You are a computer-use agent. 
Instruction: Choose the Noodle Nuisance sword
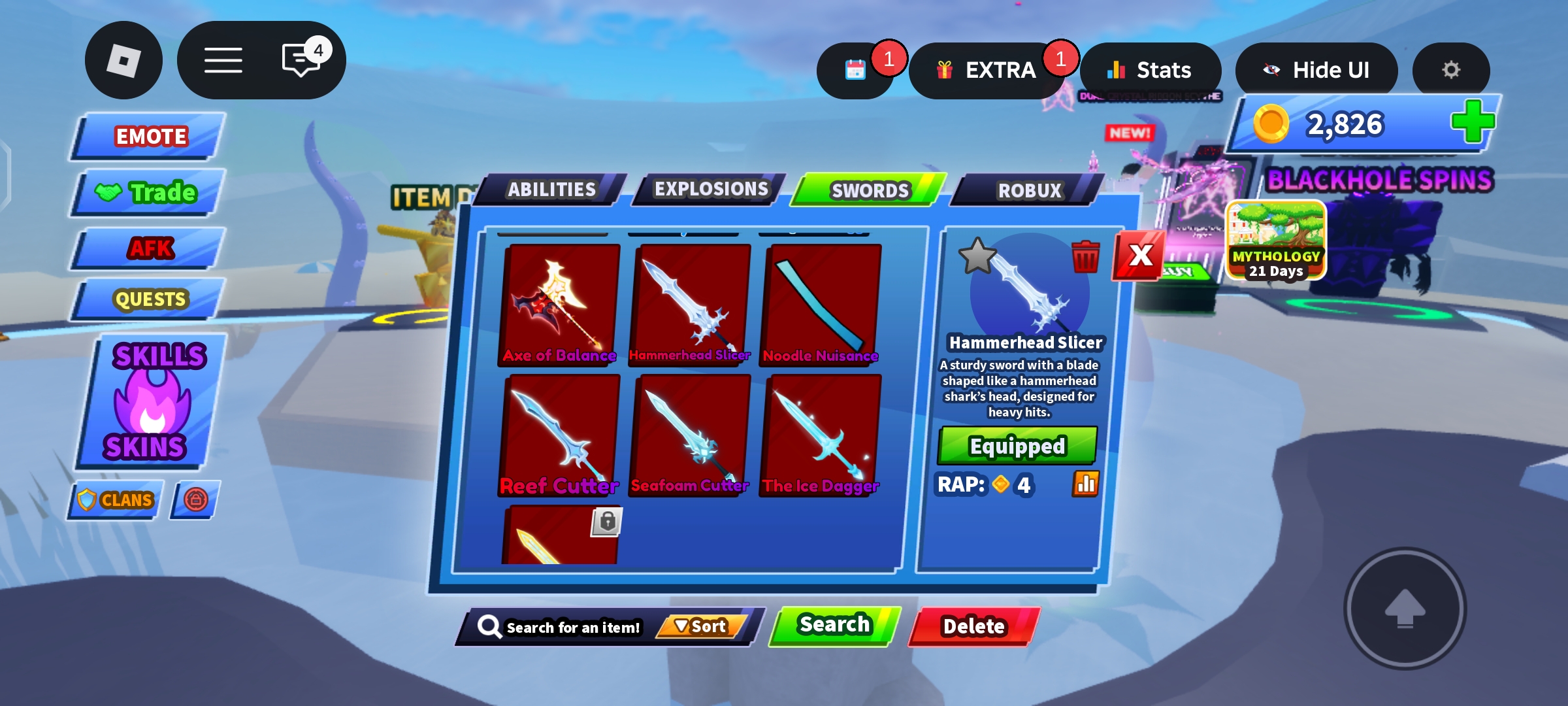point(821,304)
